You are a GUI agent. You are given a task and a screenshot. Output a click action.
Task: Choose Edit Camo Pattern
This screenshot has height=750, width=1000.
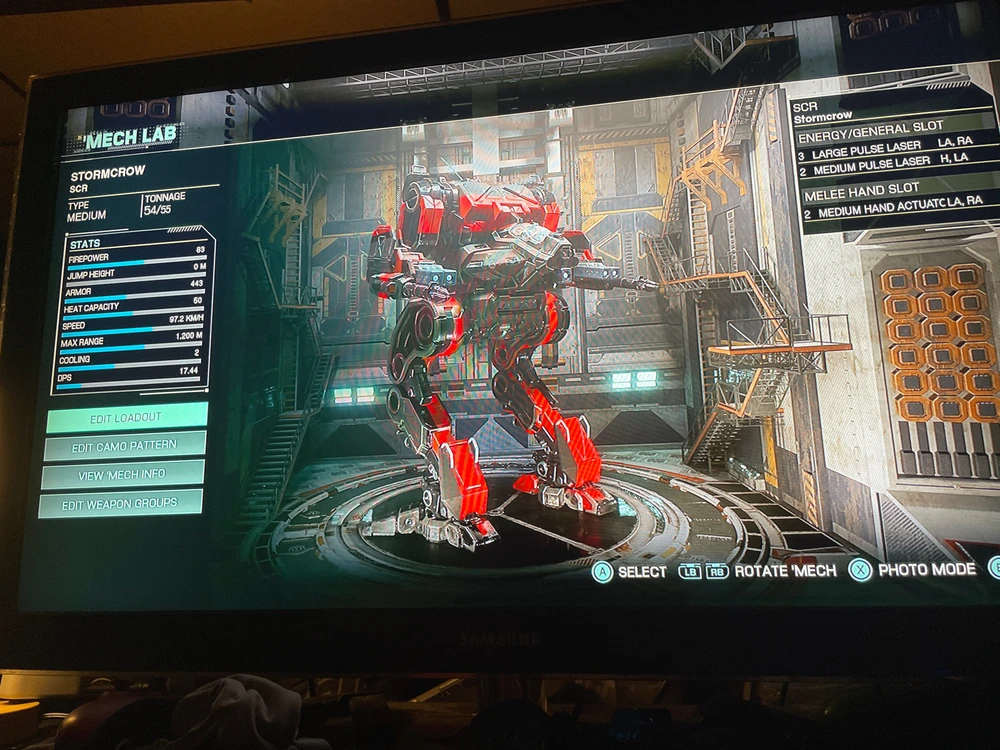click(x=125, y=446)
